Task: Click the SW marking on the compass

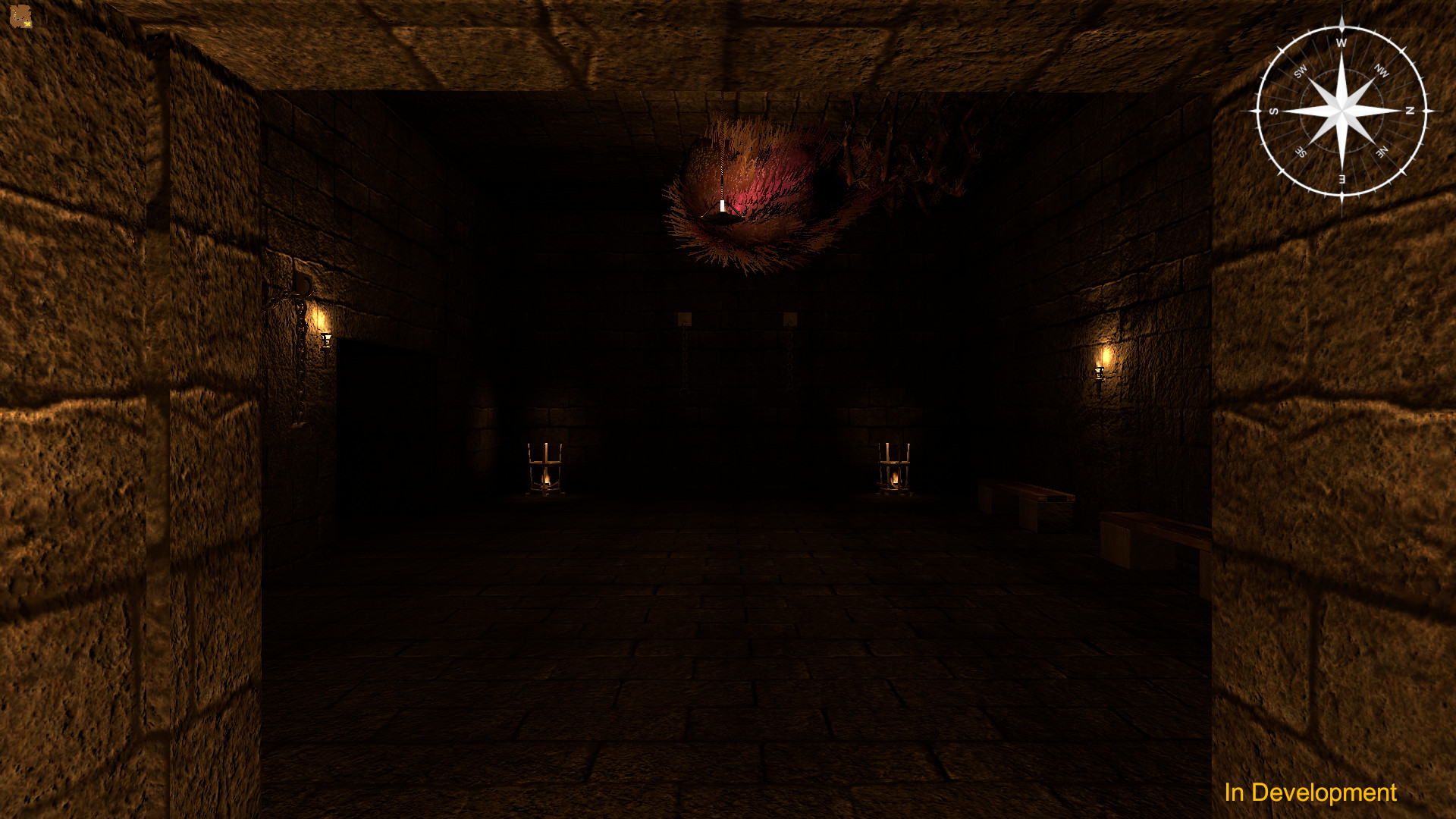Action: (x=1300, y=71)
